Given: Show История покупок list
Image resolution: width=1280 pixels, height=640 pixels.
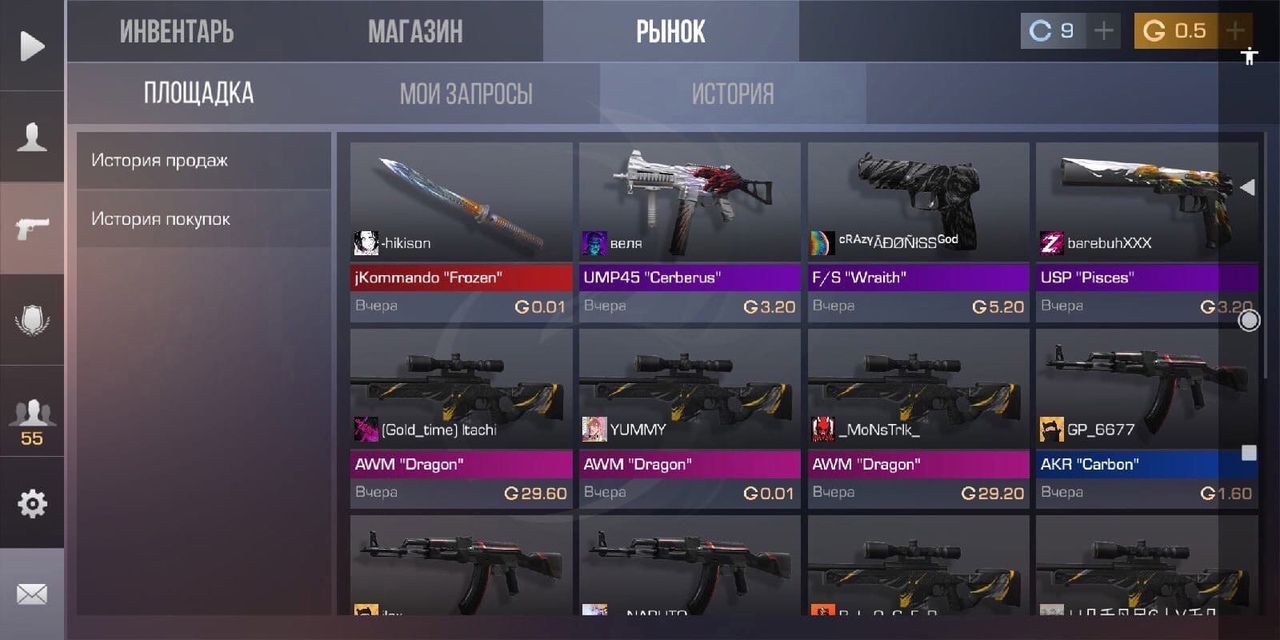Looking at the screenshot, I should point(203,218).
